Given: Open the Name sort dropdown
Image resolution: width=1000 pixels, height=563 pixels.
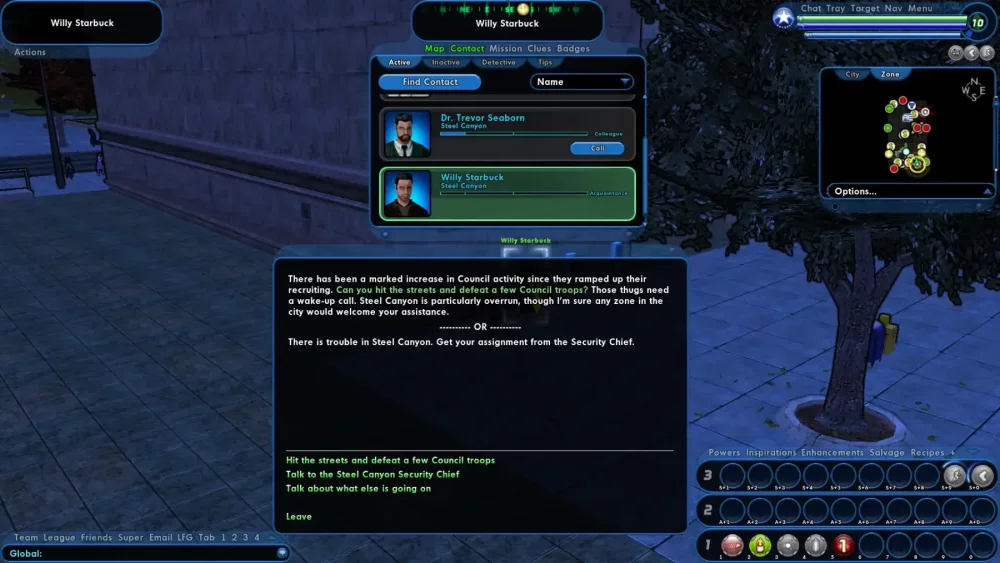Looking at the screenshot, I should [x=581, y=82].
